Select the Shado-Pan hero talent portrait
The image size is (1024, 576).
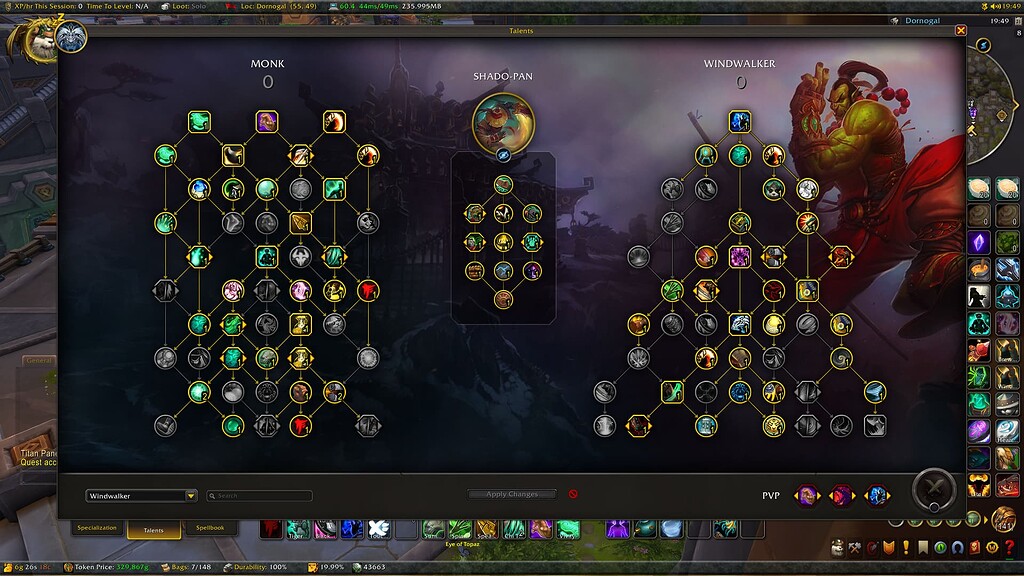tap(503, 124)
